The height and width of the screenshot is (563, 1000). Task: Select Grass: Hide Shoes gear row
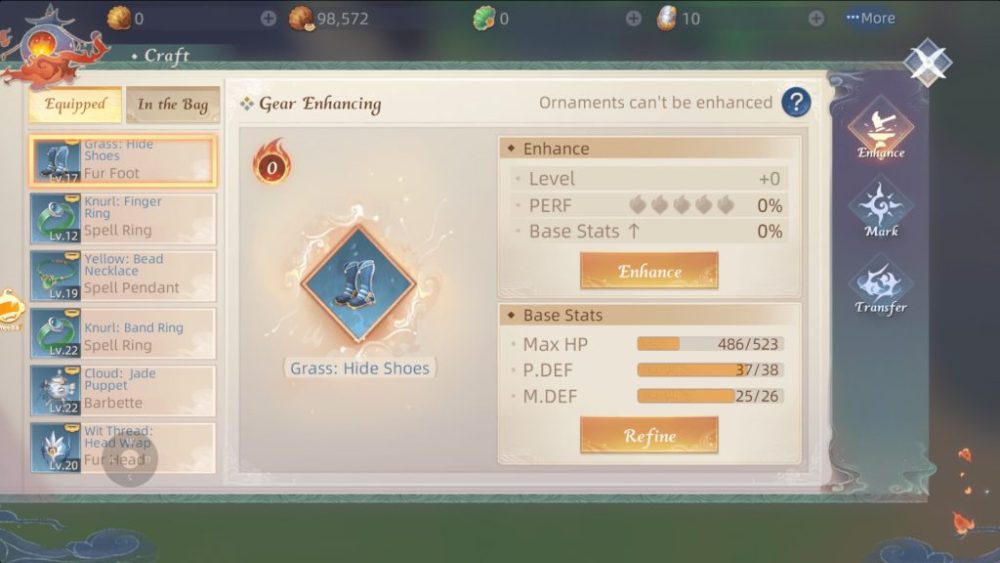click(x=122, y=161)
